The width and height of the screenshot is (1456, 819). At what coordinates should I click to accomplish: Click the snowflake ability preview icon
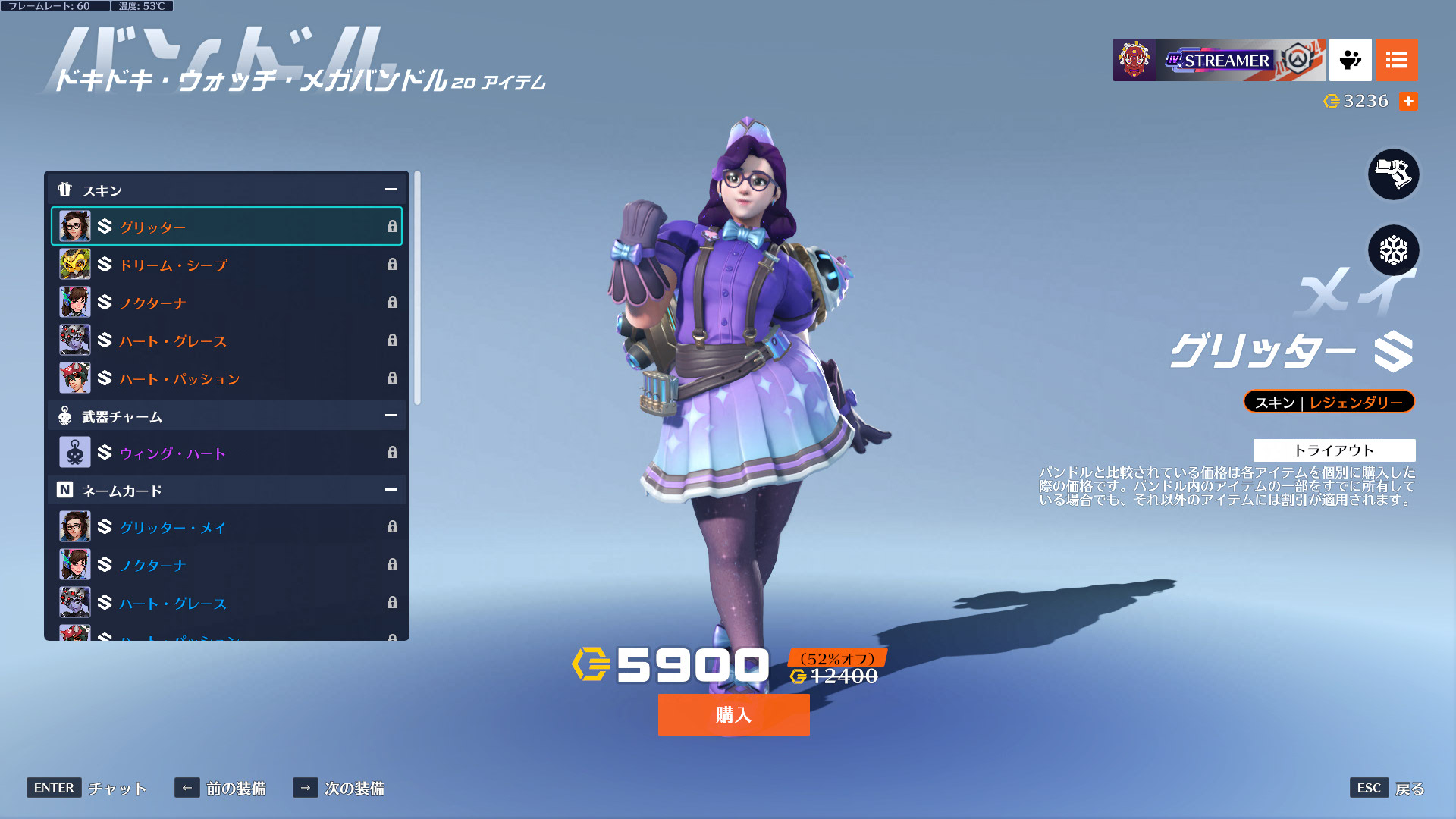[1393, 250]
